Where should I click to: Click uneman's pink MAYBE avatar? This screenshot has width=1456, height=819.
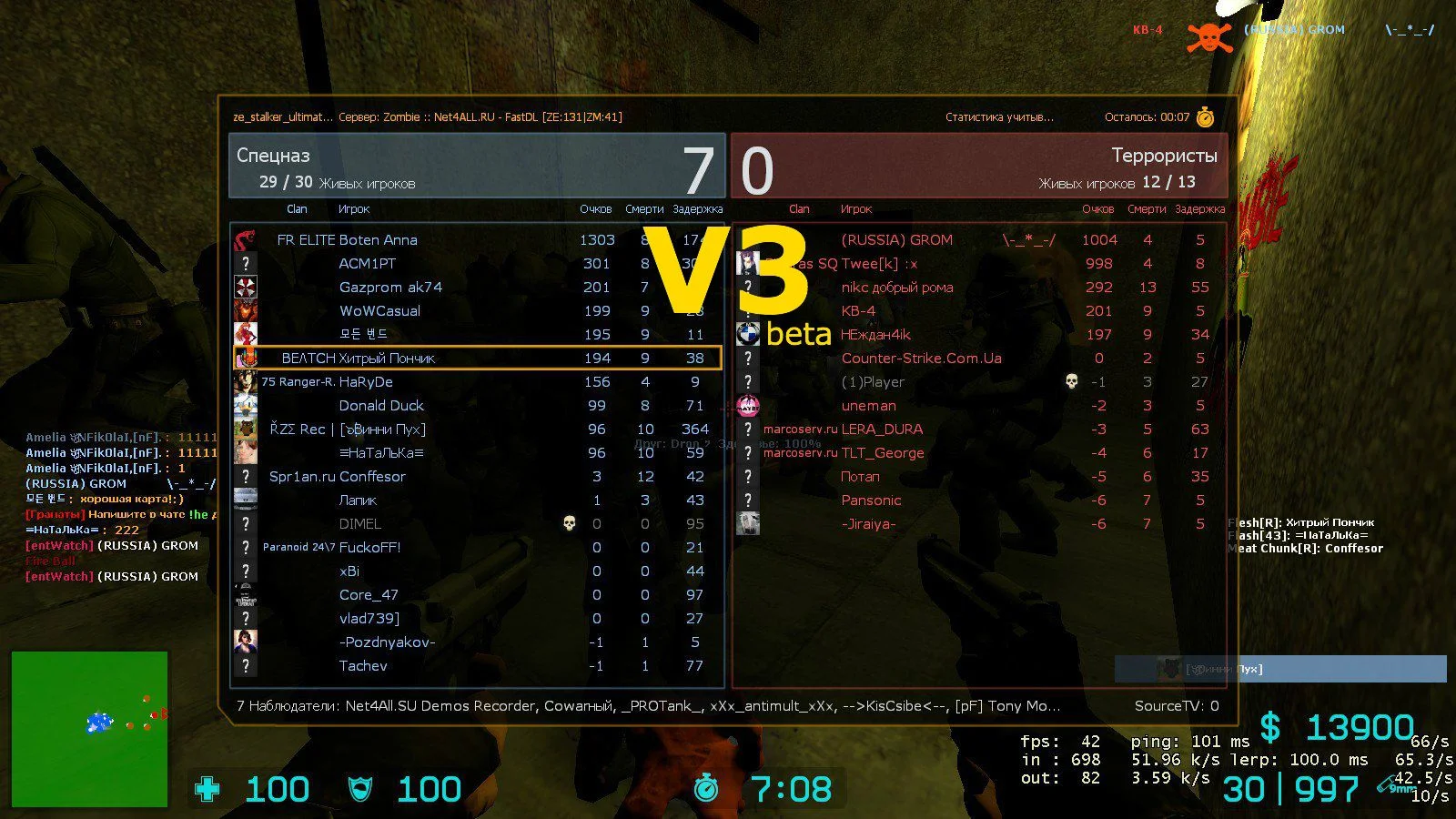(x=748, y=405)
